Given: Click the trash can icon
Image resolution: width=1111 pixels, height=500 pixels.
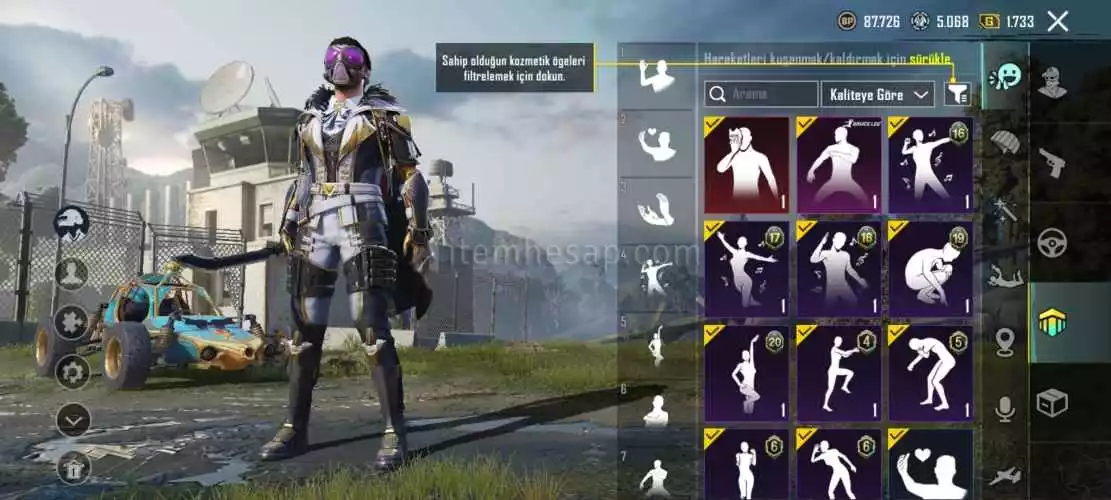Looking at the screenshot, I should (72, 466).
